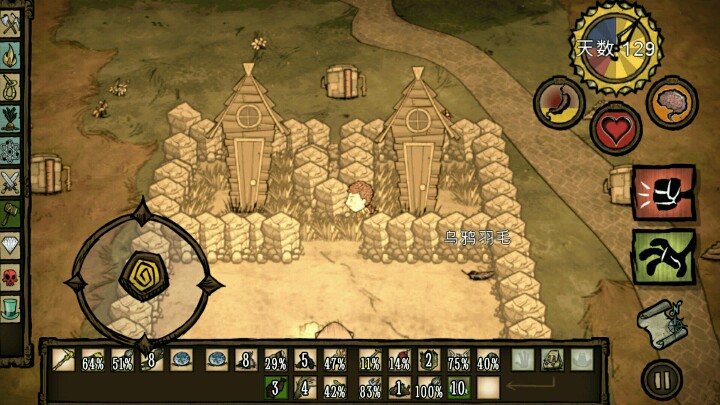Tap the green grabbing-hand action button

coord(657,256)
